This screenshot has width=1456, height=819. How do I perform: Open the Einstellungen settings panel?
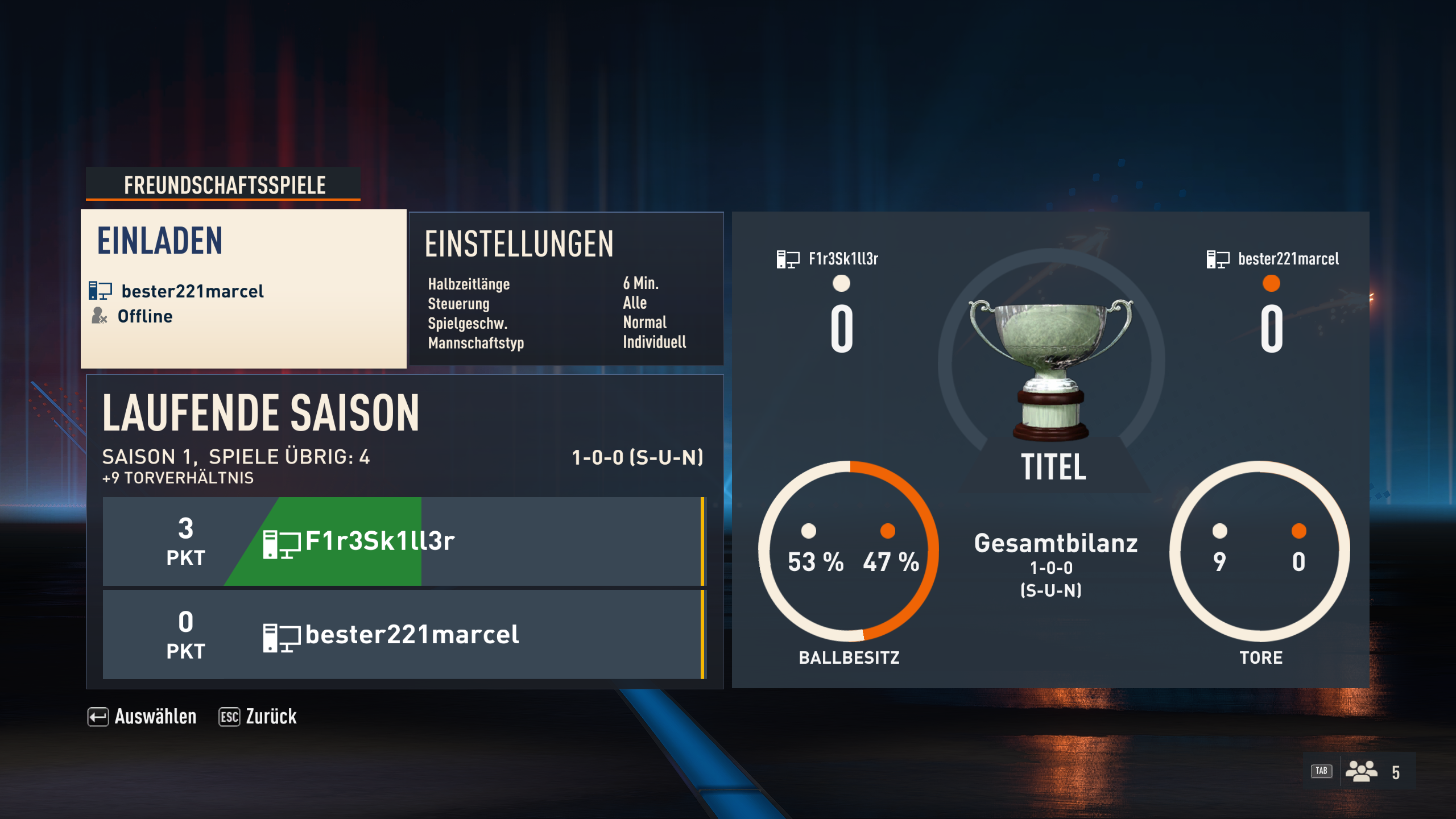click(566, 289)
